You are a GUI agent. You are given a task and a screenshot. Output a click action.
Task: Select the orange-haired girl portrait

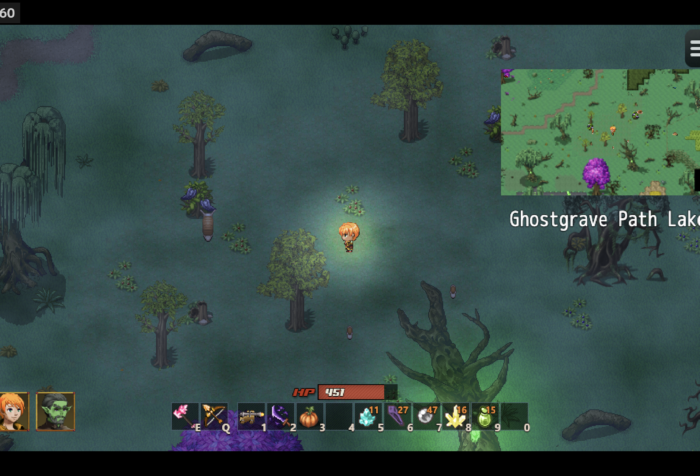pyautogui.click(x=13, y=411)
